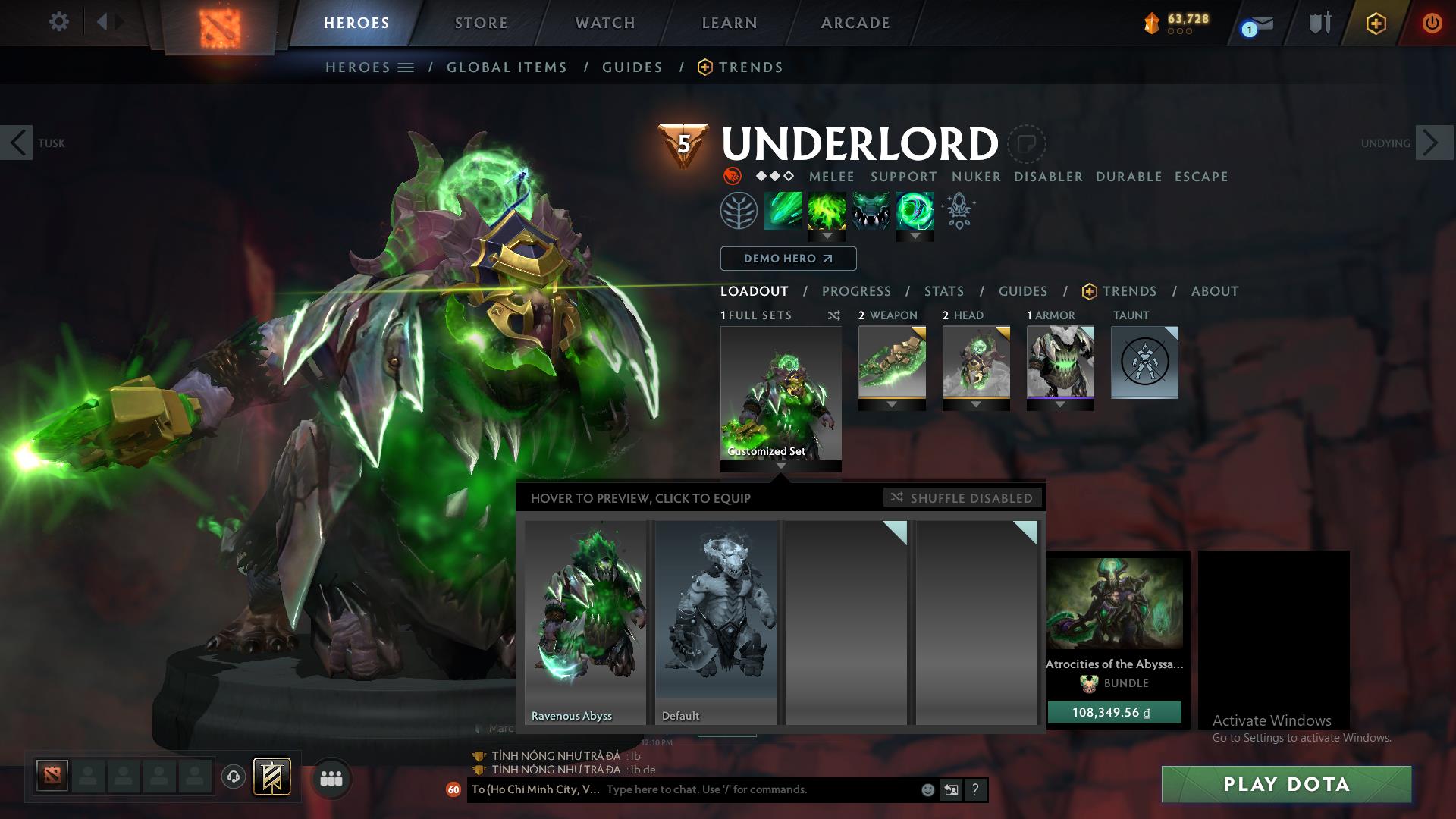Expand the Dark Rift ability chevron
Screen dimensions: 1456x819
tap(916, 237)
